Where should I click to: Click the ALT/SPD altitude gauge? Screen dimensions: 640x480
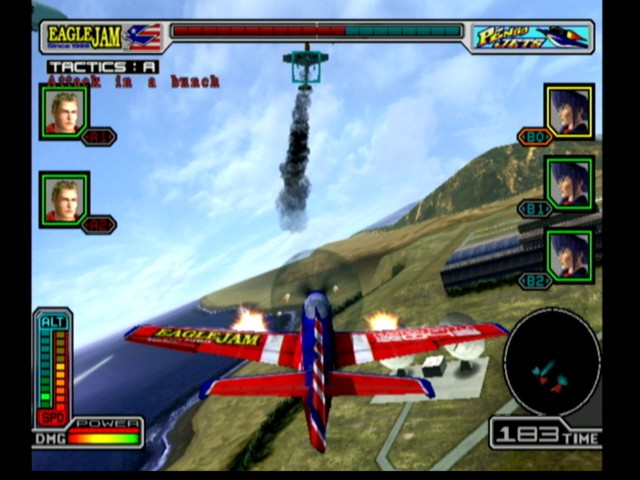tap(53, 366)
